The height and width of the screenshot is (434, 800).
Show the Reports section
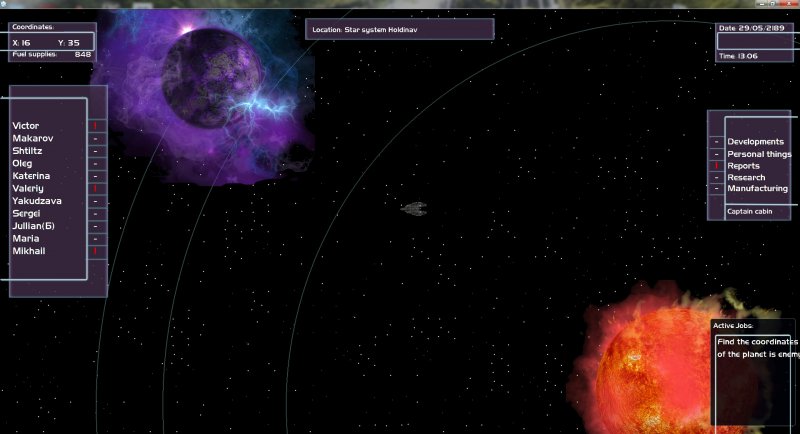(x=744, y=166)
